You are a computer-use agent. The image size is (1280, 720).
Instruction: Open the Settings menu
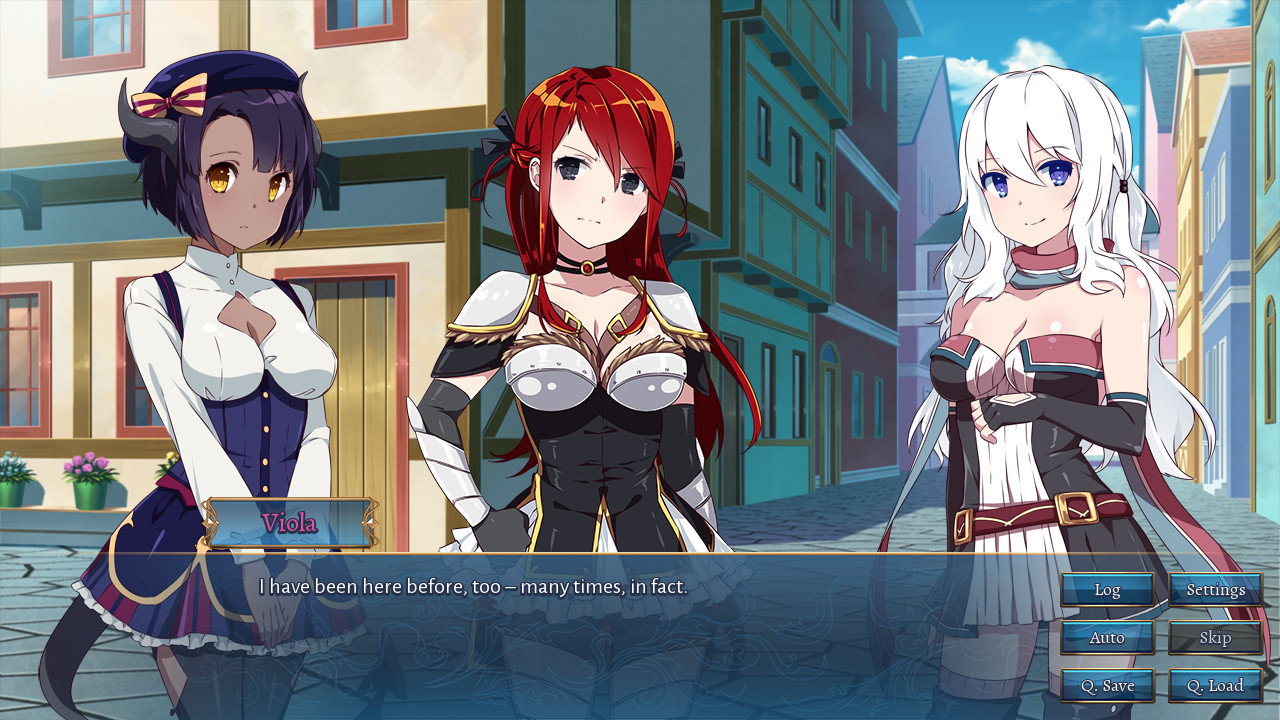point(1215,589)
